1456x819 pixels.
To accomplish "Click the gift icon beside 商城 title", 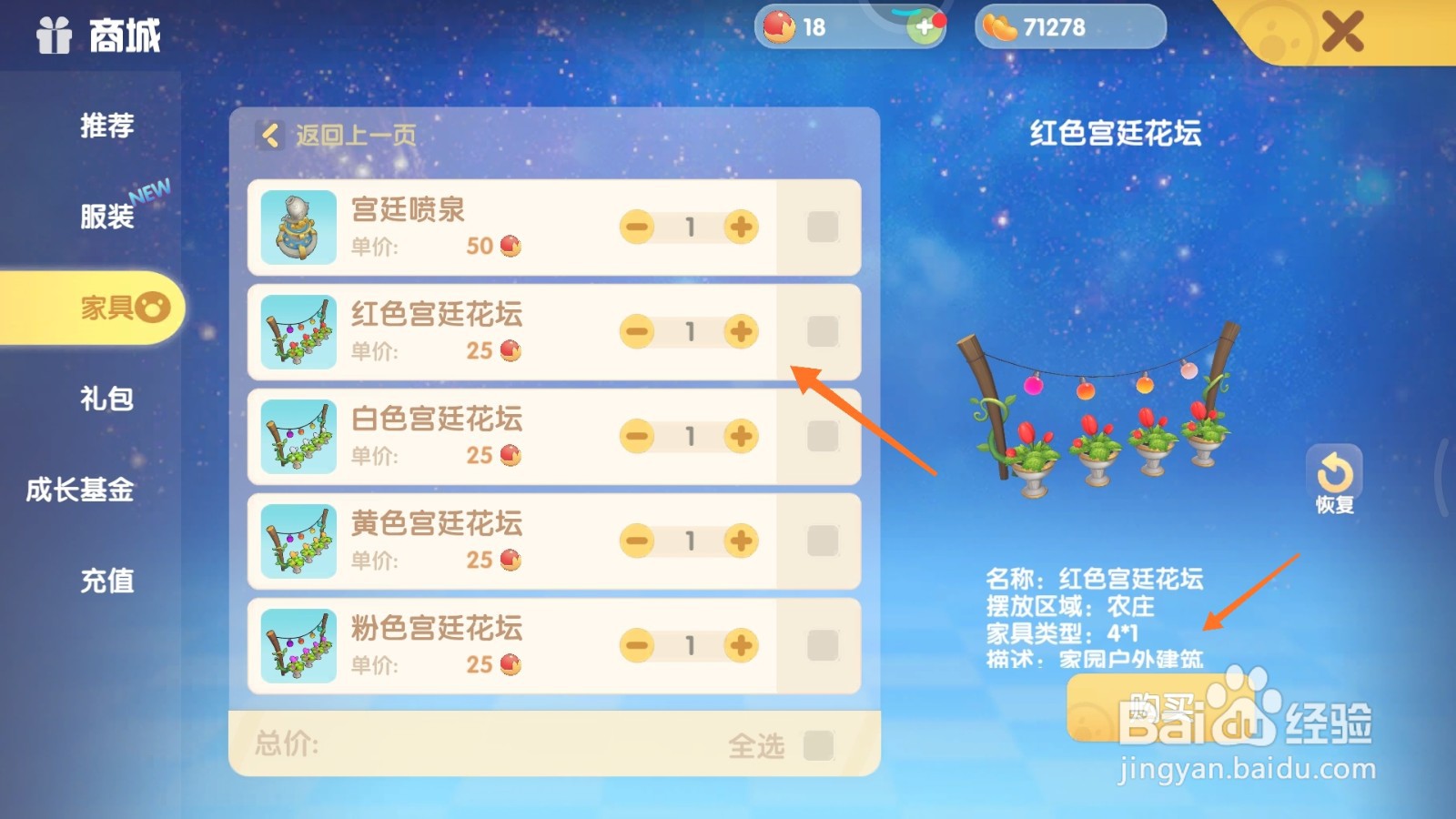I will (53, 35).
